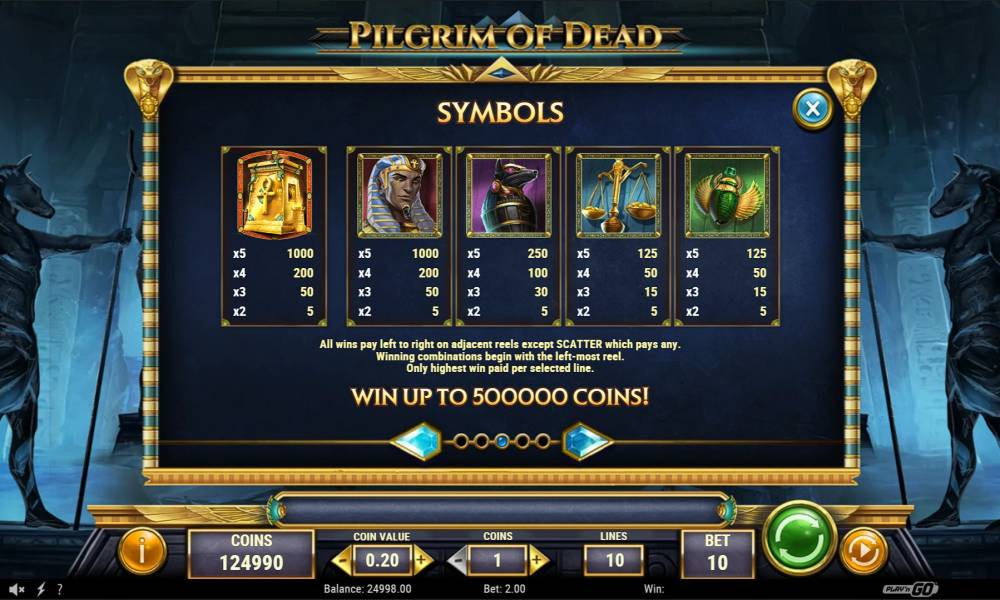Decrease the coin value
The image size is (1000, 600).
(341, 561)
